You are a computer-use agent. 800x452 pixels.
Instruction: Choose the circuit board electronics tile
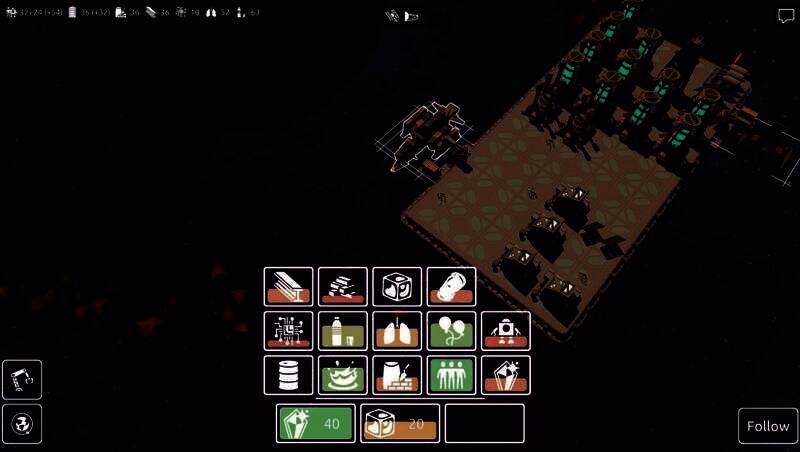[289, 331]
